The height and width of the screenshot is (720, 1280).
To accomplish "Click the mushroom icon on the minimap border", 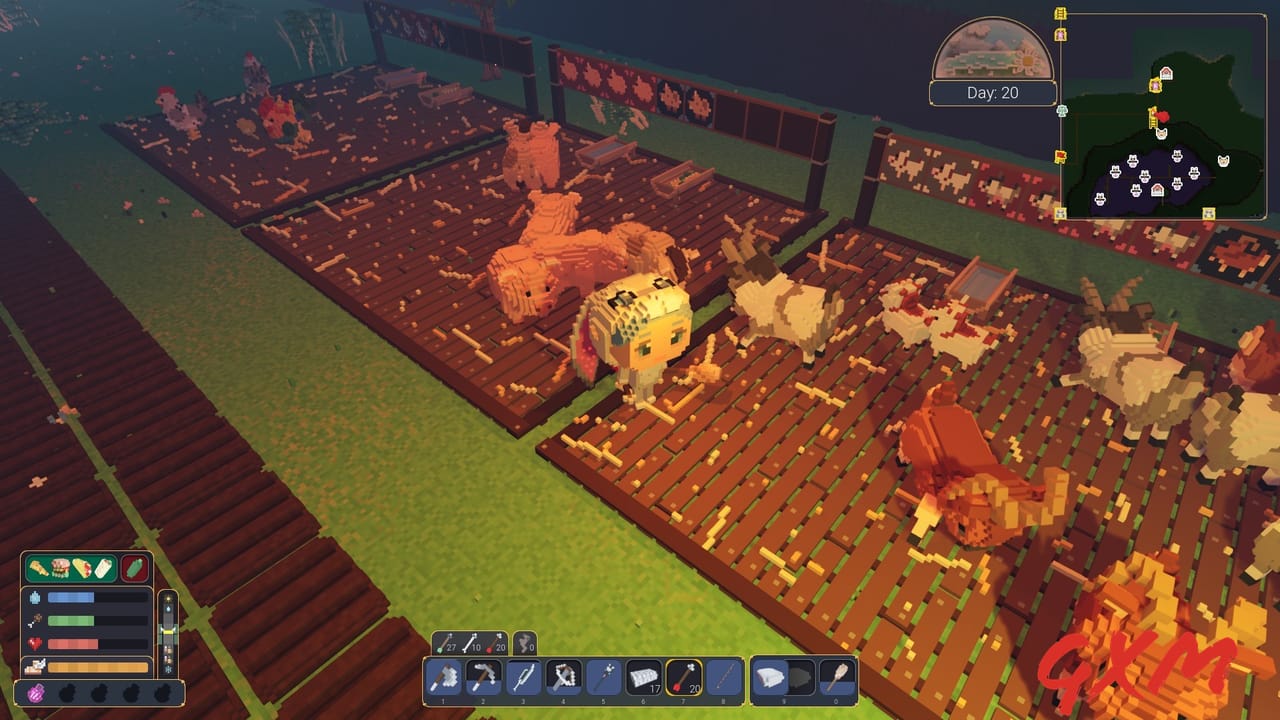I will tap(1062, 111).
